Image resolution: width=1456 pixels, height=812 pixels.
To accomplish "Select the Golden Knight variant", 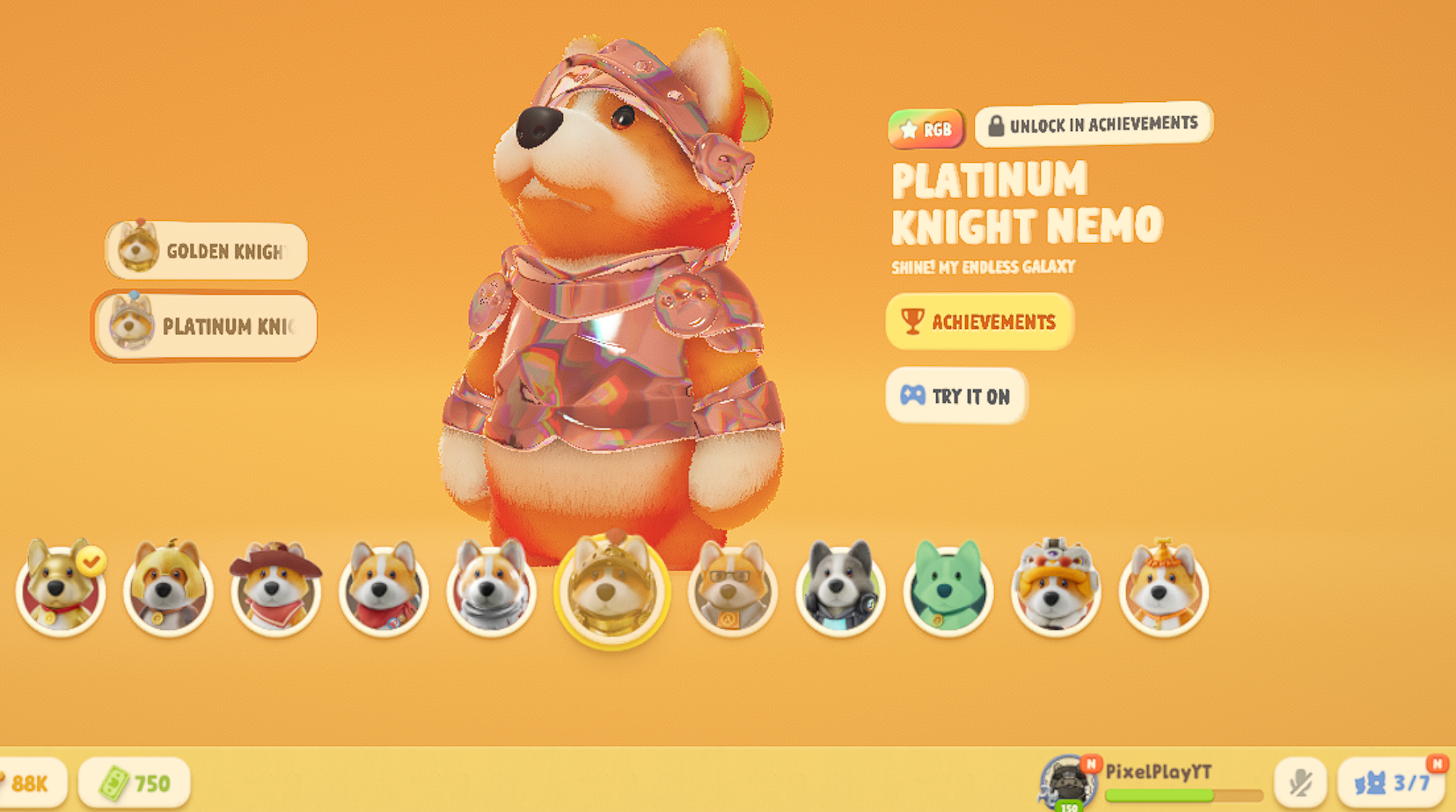I will 206,252.
